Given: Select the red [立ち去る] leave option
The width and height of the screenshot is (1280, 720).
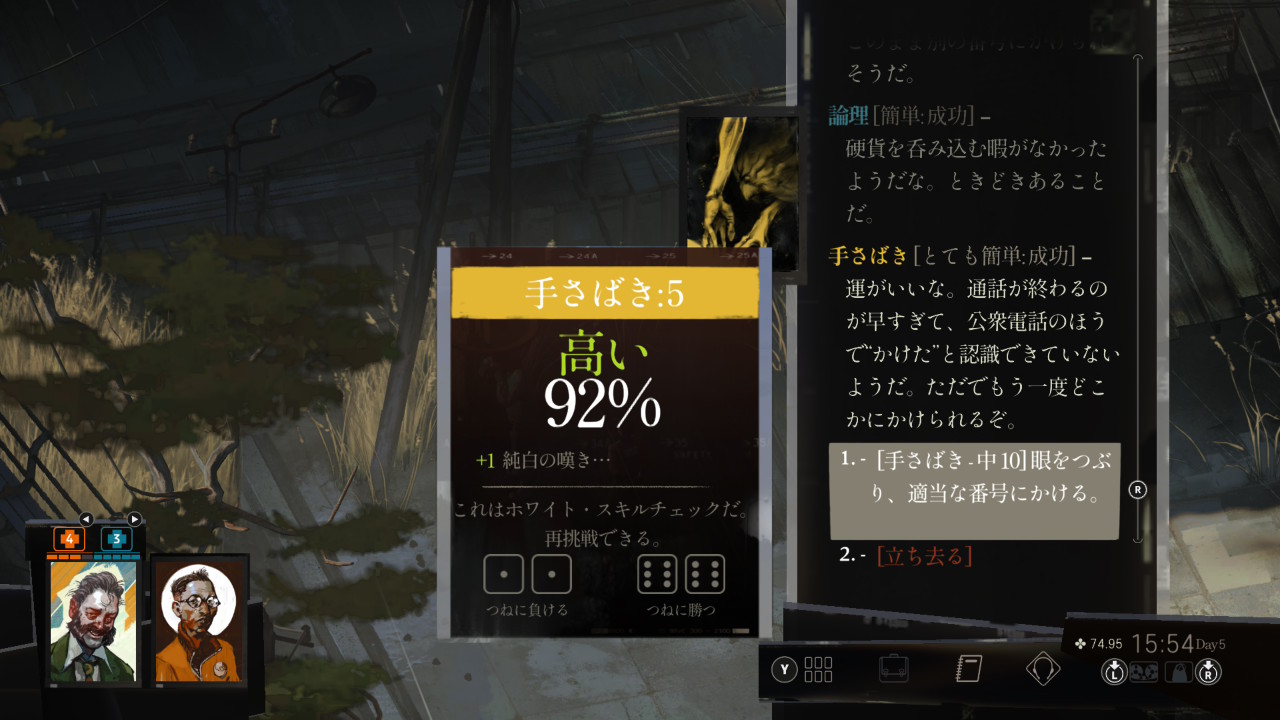Looking at the screenshot, I should pos(924,556).
